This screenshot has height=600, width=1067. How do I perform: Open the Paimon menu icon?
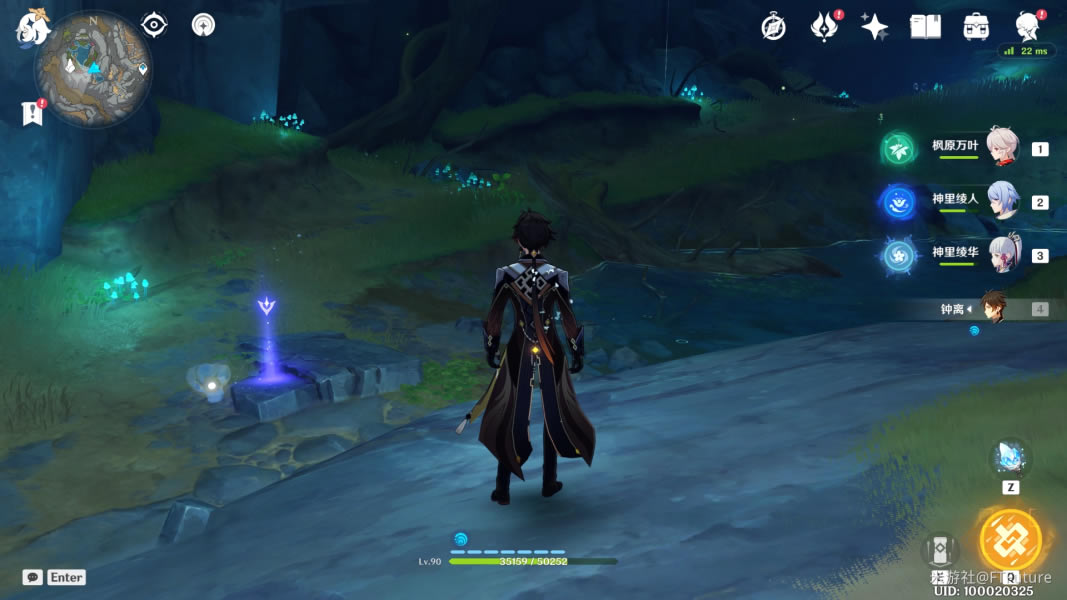[x=32, y=27]
